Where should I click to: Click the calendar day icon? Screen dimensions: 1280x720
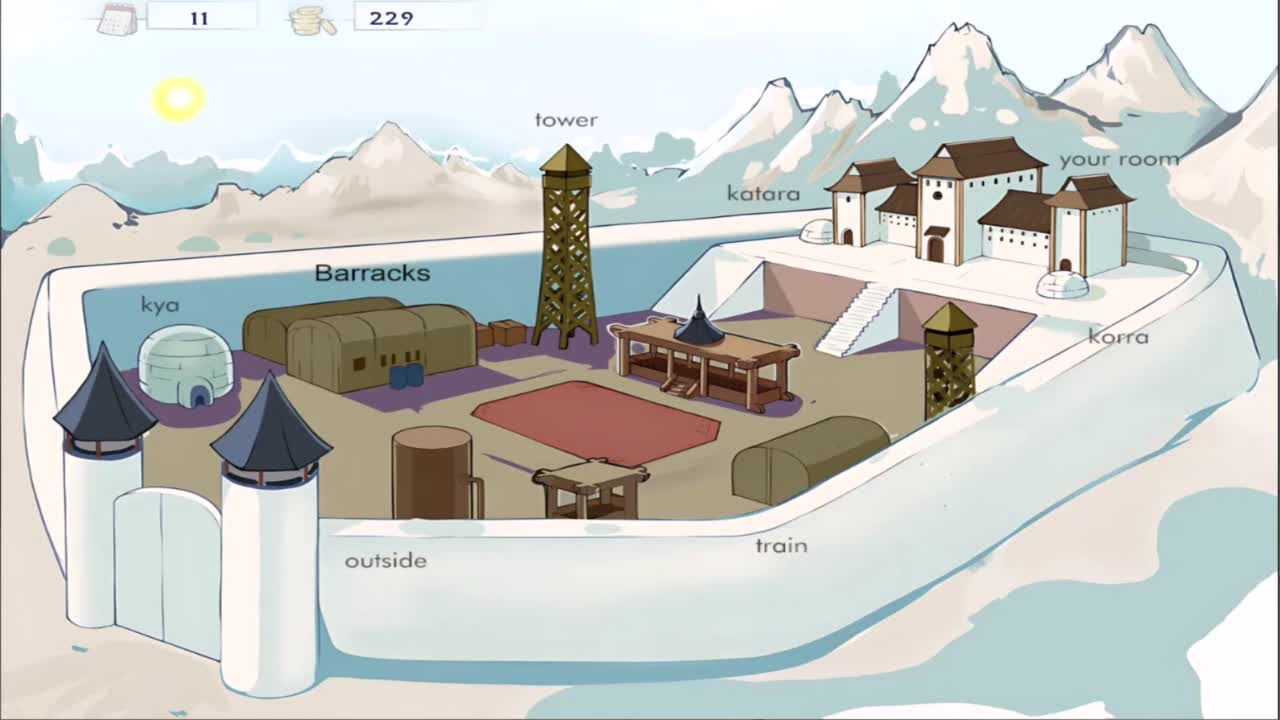click(117, 18)
